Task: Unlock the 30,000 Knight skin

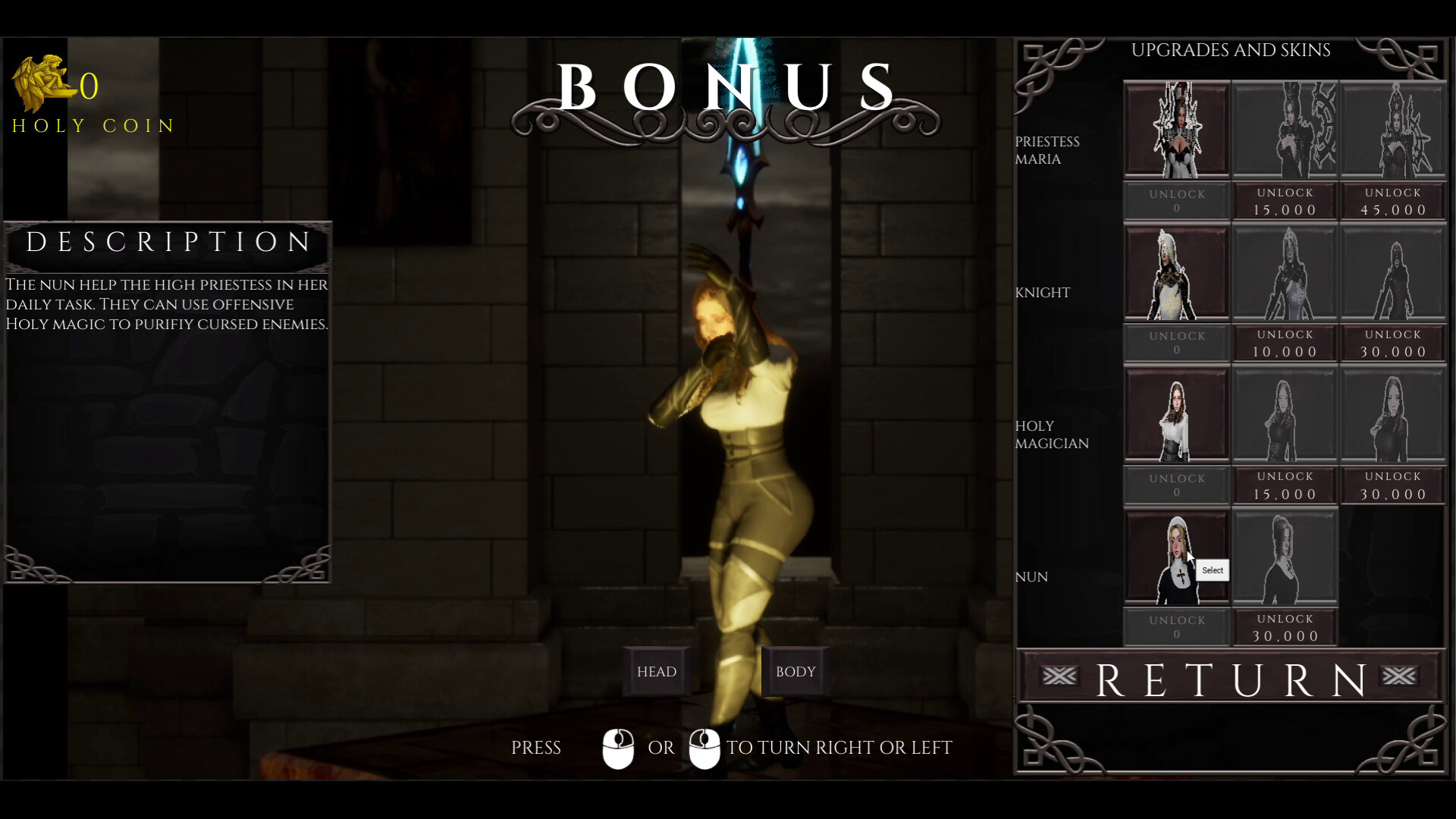Action: point(1393,344)
